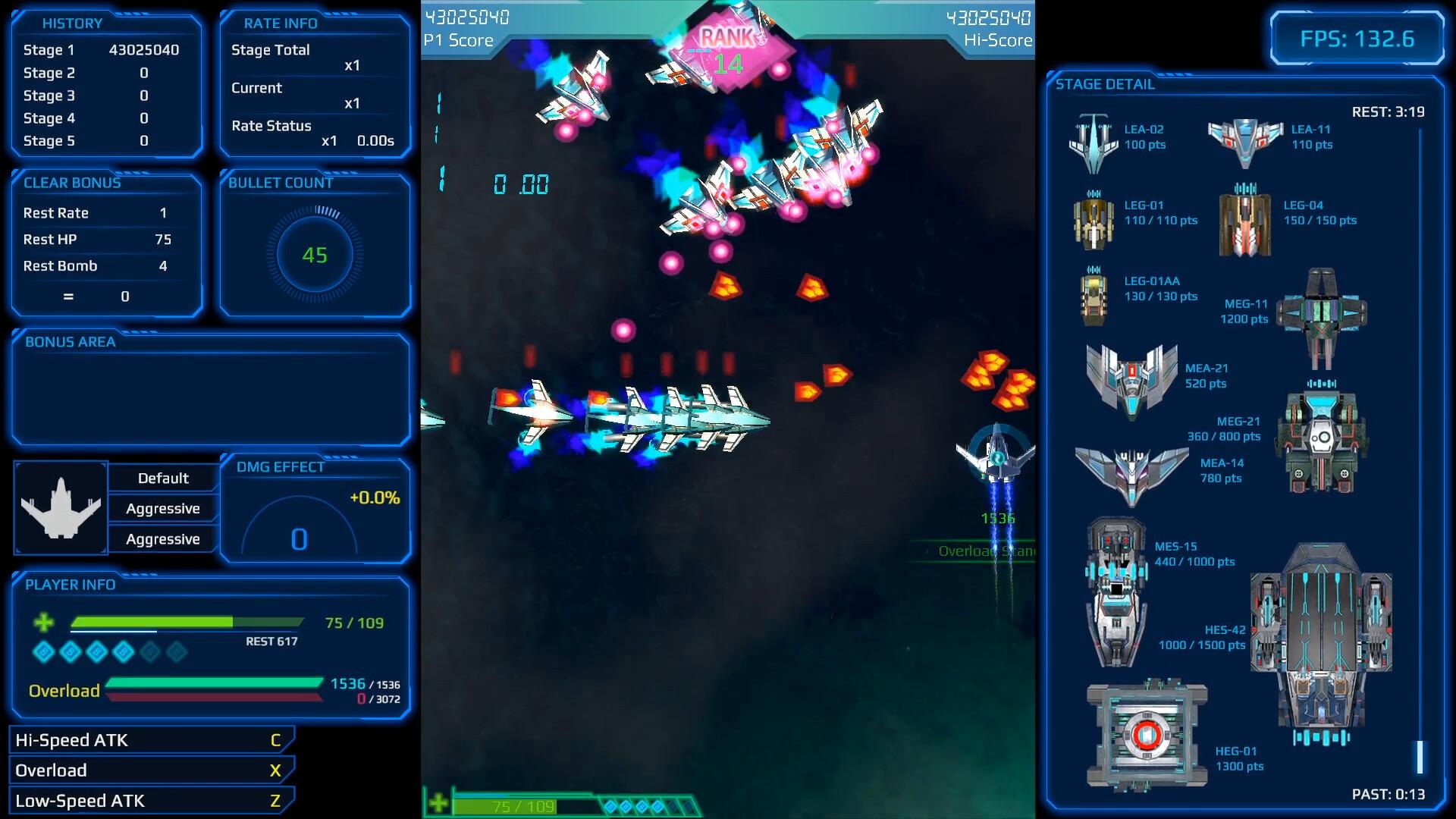The height and width of the screenshot is (819, 1456).
Task: Choose the LEA-11 enemy ship thumbnail
Action: [x=1245, y=141]
